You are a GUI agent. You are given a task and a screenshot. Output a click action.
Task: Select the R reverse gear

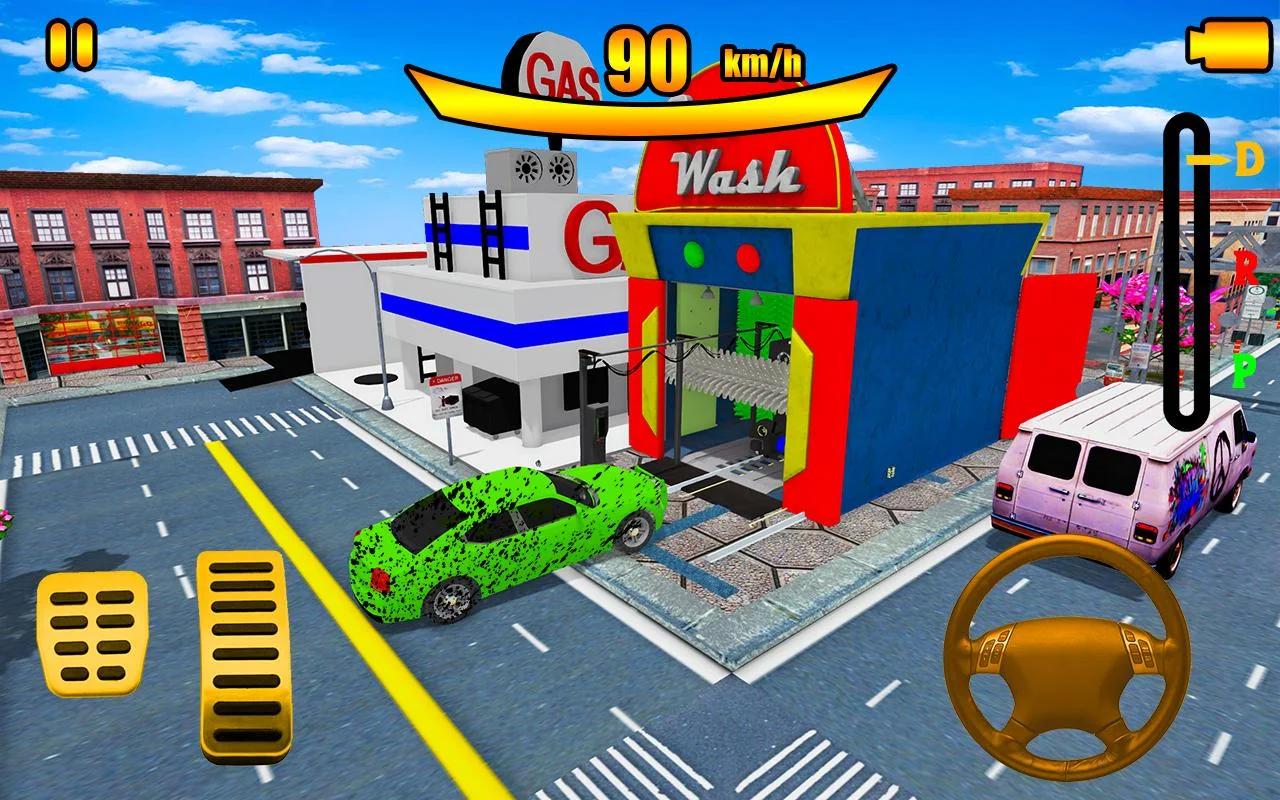point(1246,267)
